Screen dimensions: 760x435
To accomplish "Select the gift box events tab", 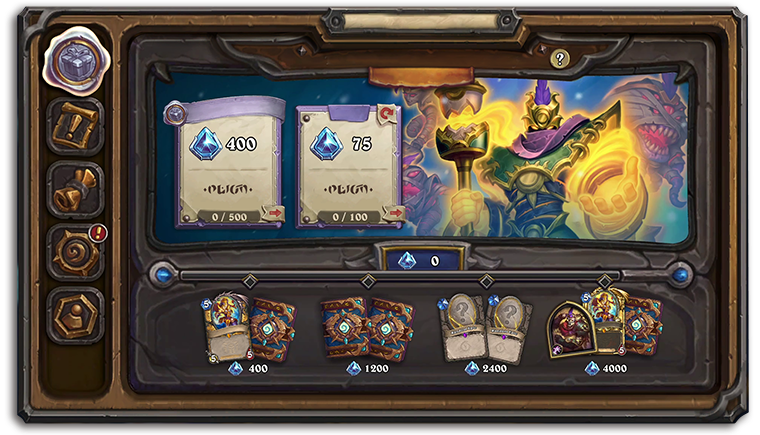I will click(x=74, y=63).
